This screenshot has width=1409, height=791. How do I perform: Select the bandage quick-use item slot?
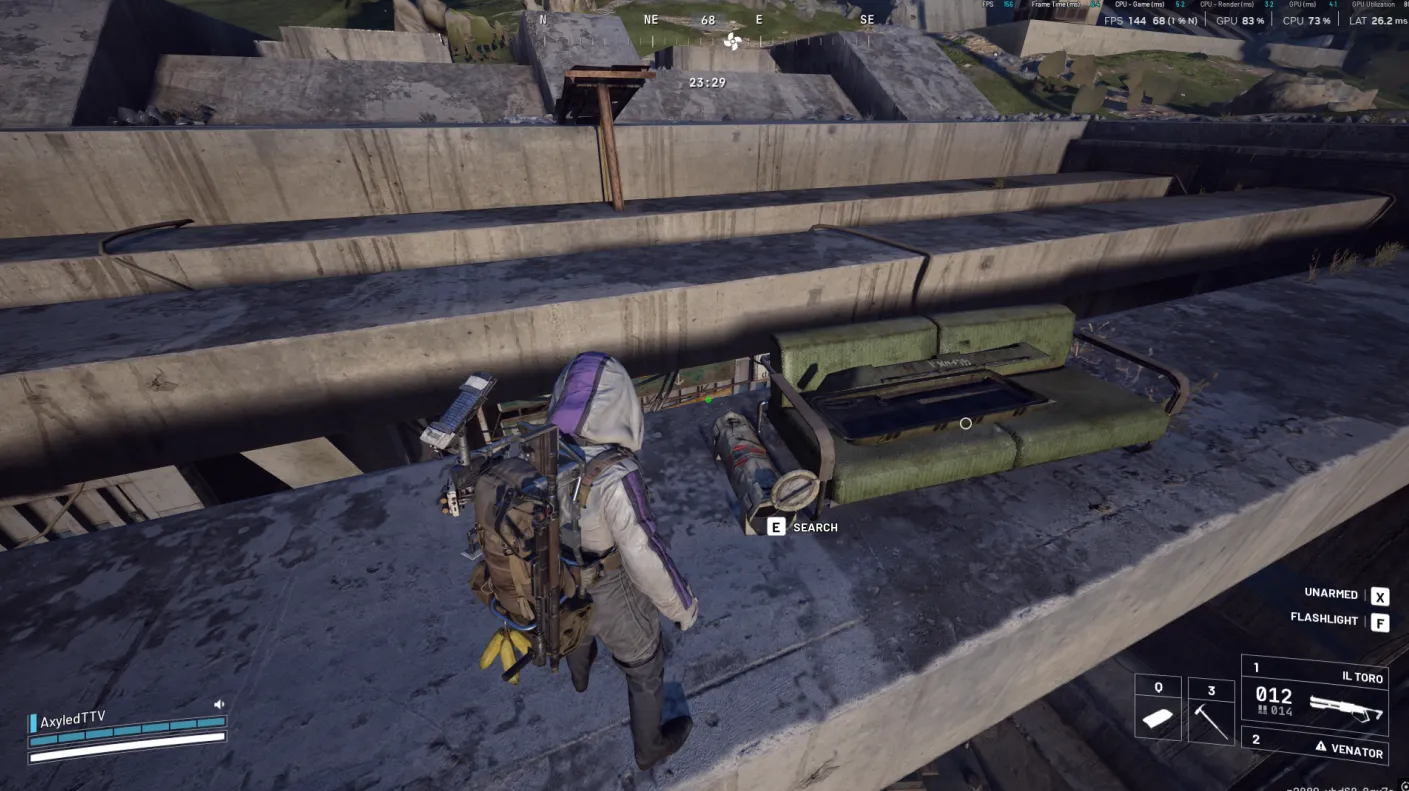1158,712
